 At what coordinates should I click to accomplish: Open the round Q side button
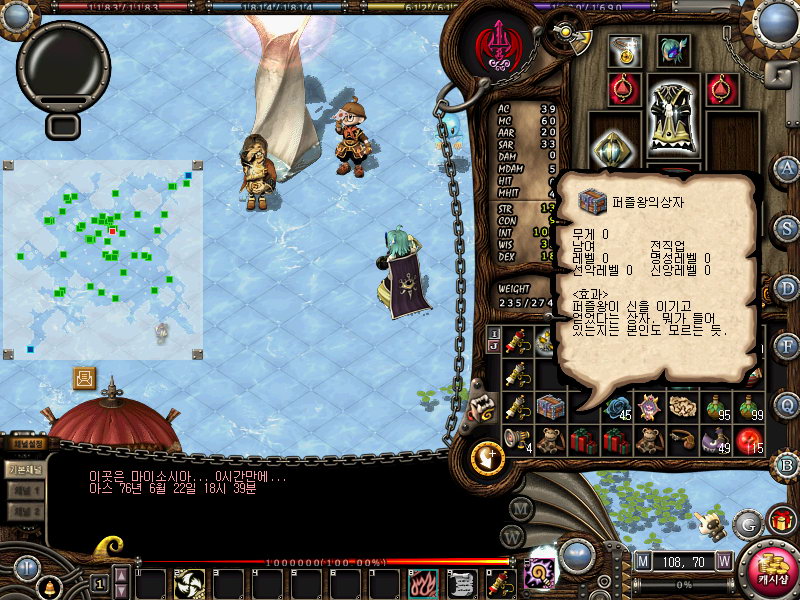[x=787, y=405]
